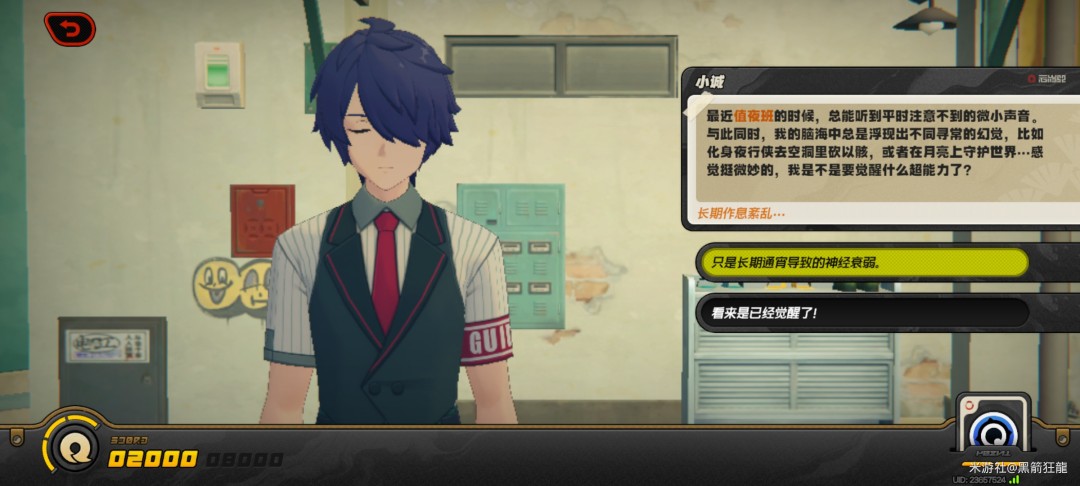Click the red back arrow button
This screenshot has width=1080, height=486.
(x=70, y=29)
